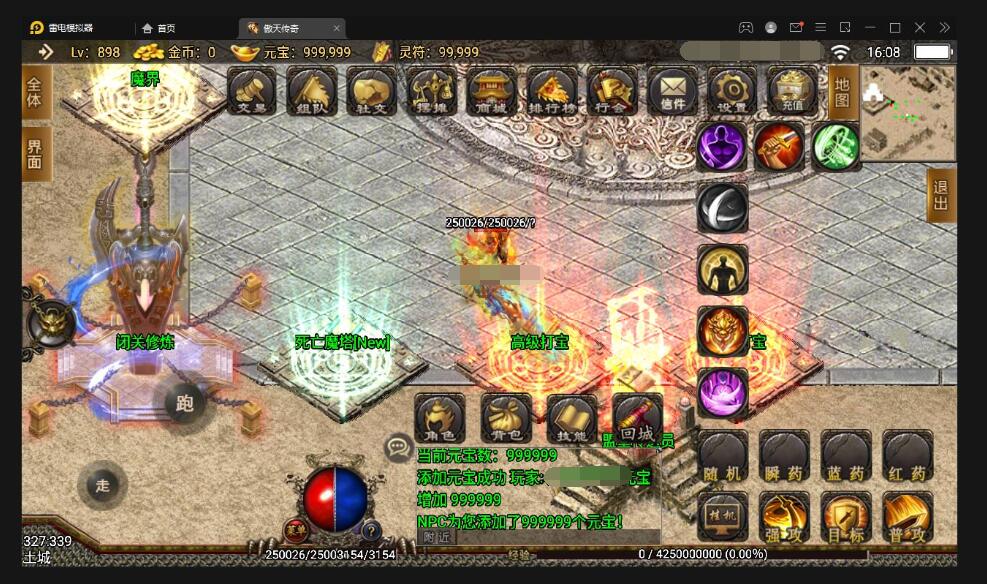987x584 pixels.
Task: Click the 退出 exit tab
Action: click(x=941, y=195)
